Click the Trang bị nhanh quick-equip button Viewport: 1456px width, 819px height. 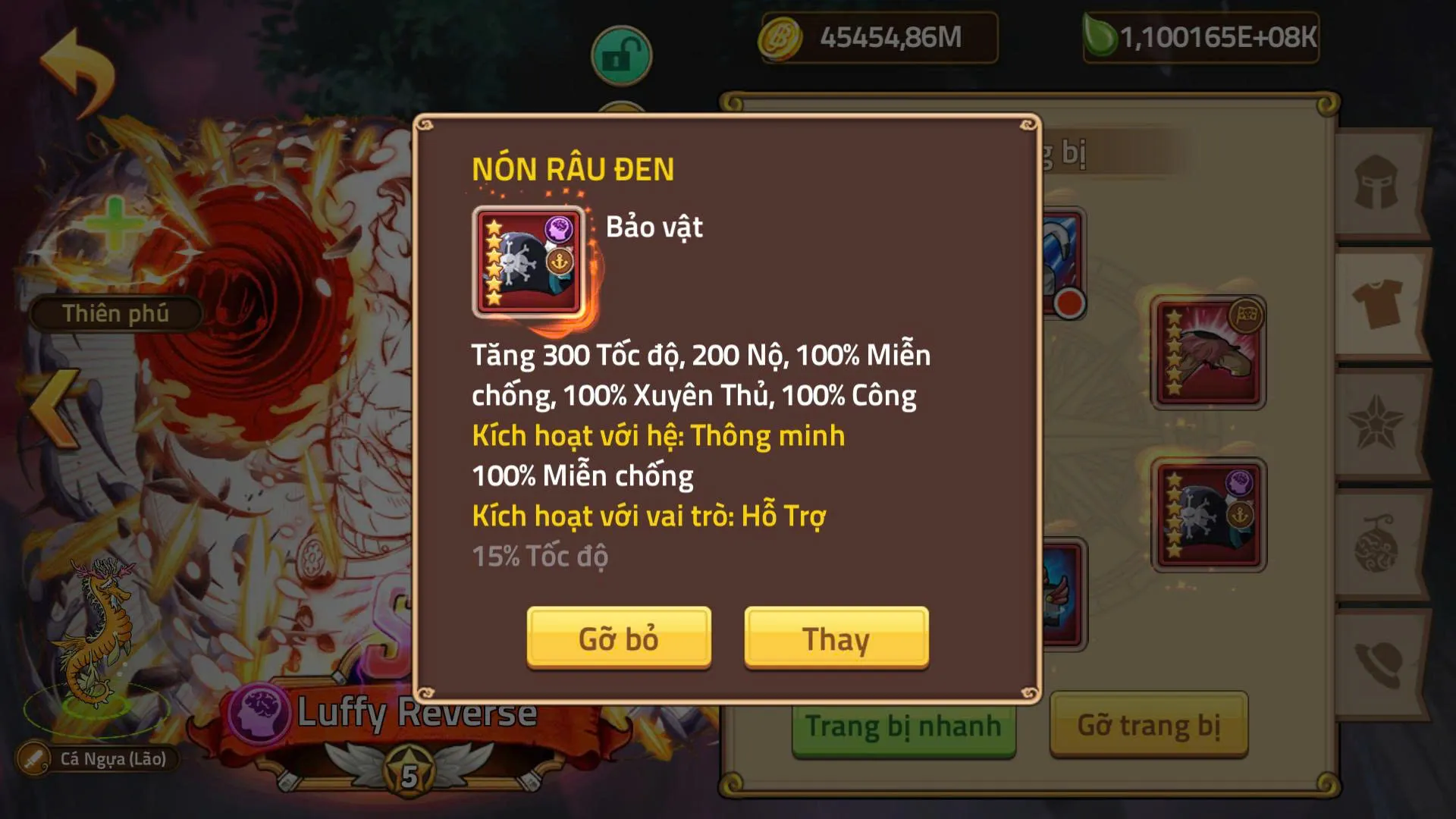pyautogui.click(x=902, y=726)
